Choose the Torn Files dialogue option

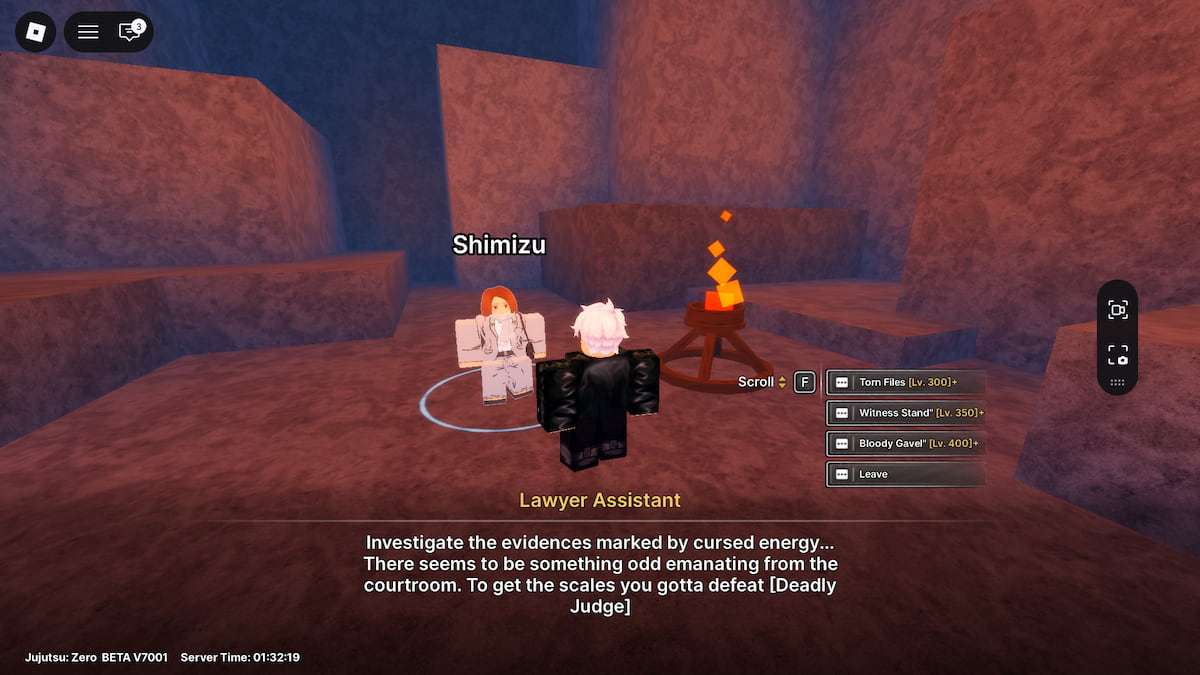tap(906, 382)
